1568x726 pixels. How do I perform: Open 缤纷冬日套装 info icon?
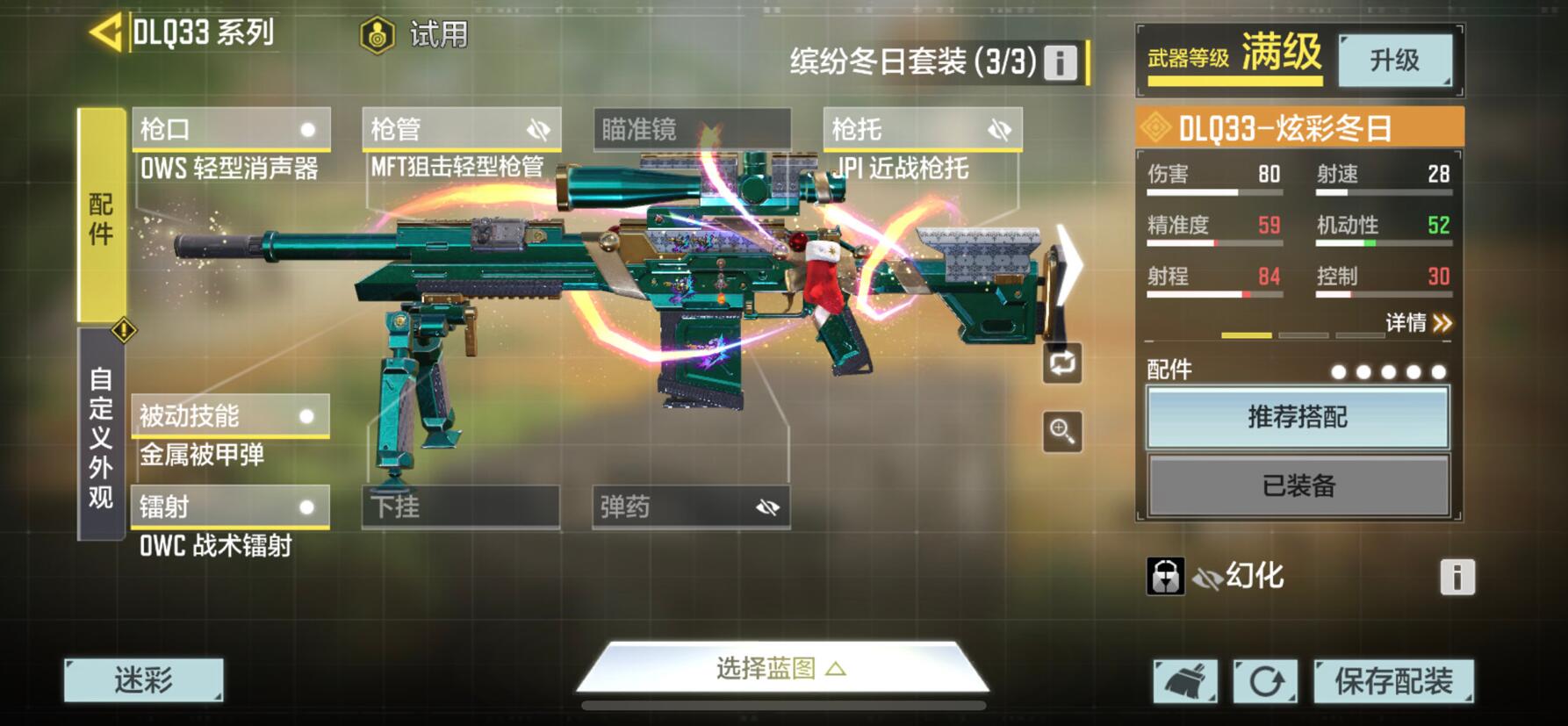coord(1060,62)
